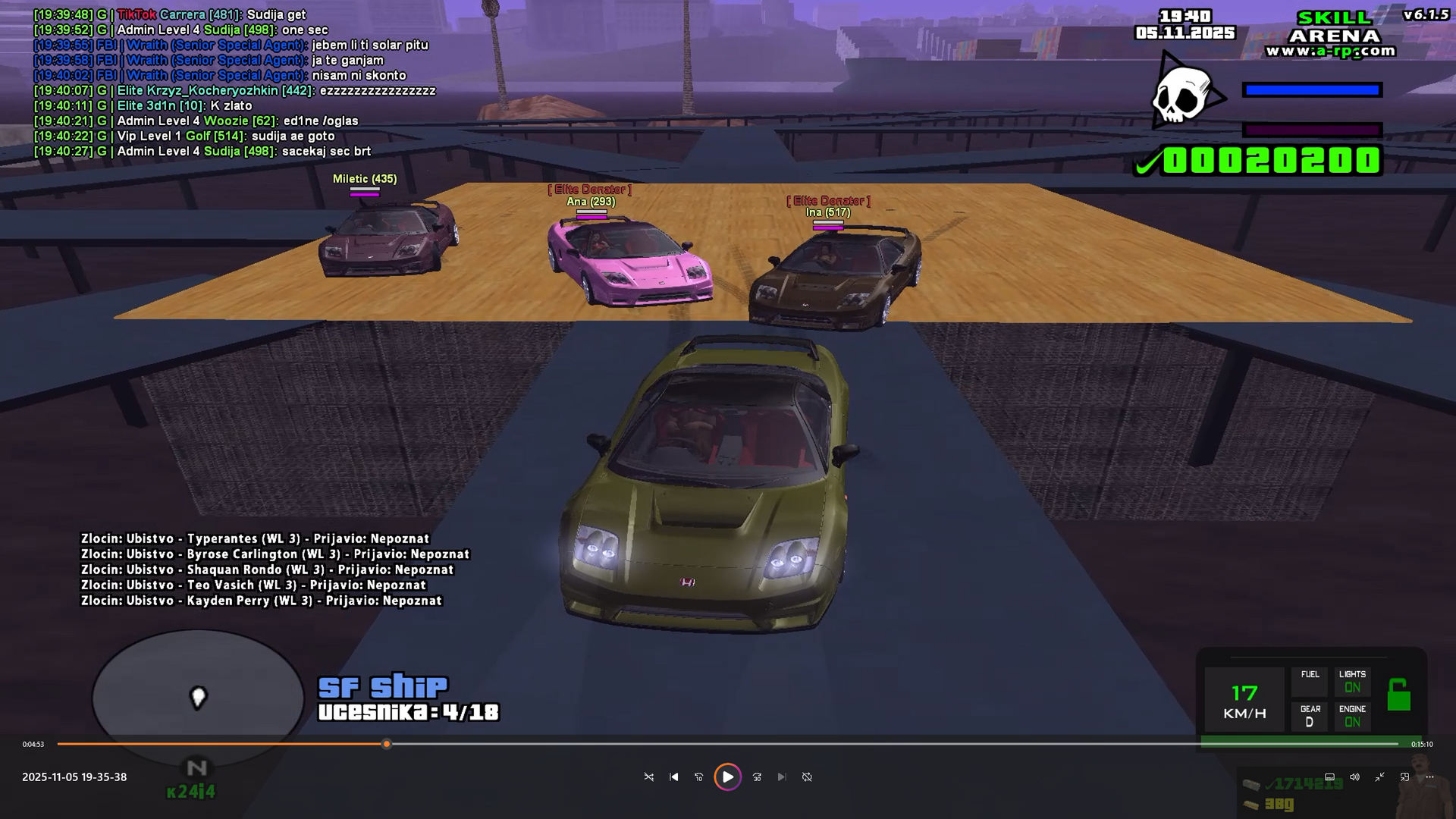Click the GEAR D indicator

click(1310, 716)
